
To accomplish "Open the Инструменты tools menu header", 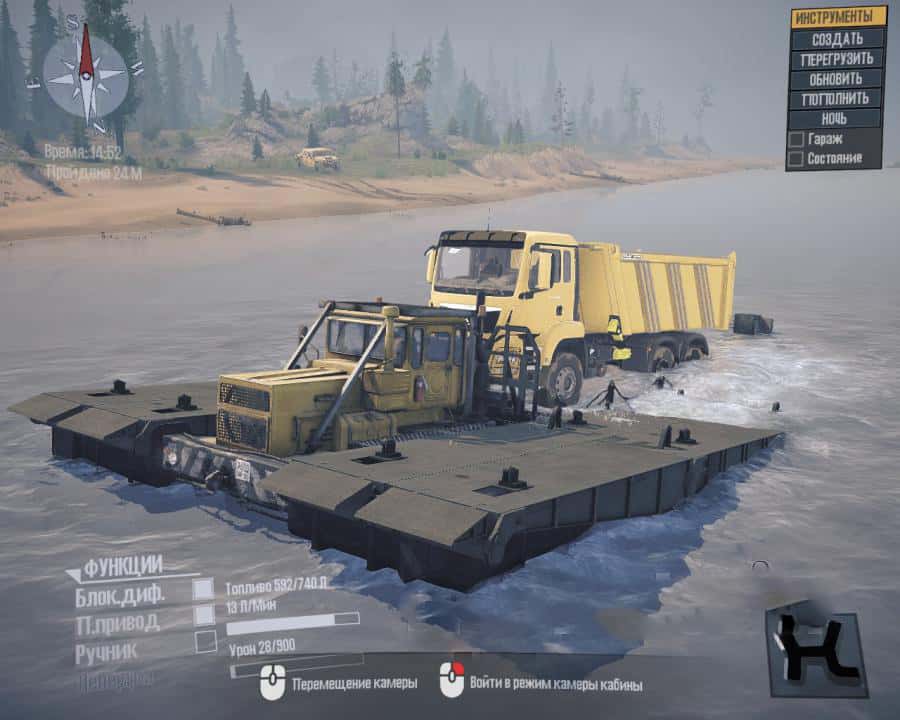I will 837,17.
